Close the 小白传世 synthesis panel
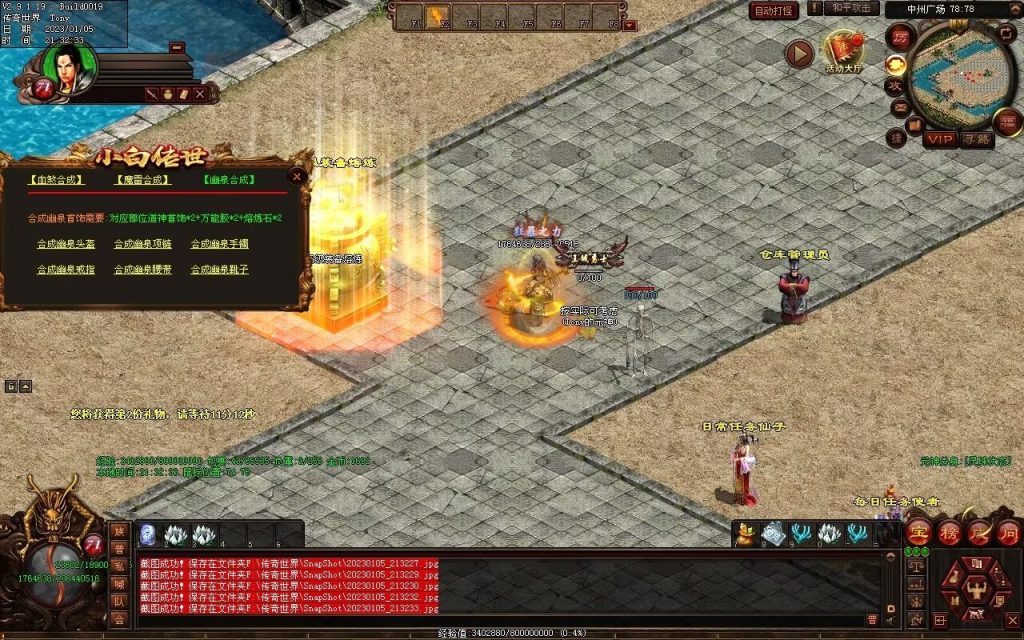This screenshot has width=1024, height=640. coord(297,176)
